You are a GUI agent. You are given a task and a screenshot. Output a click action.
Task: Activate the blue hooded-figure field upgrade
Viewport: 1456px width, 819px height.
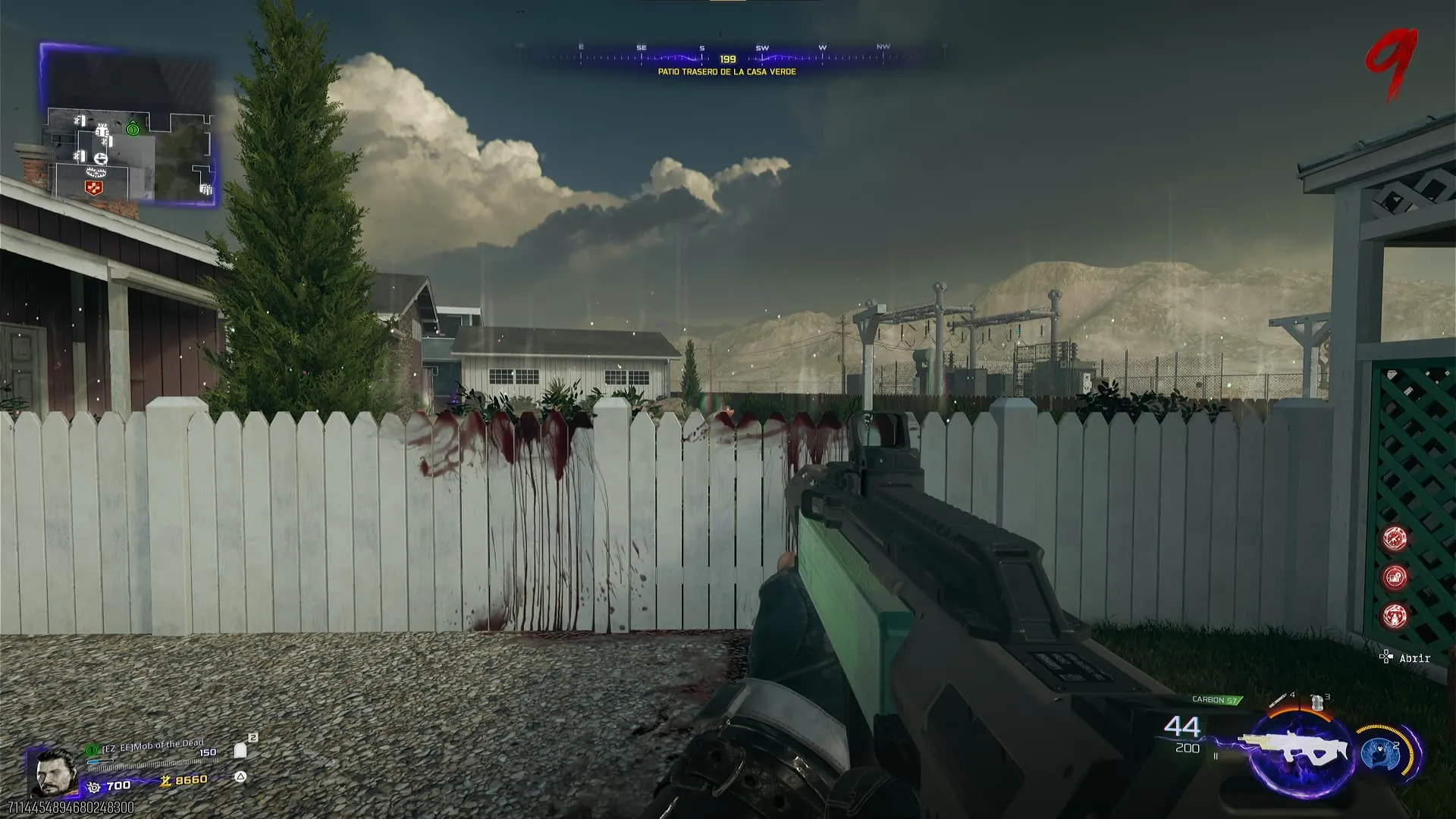coord(1379,752)
